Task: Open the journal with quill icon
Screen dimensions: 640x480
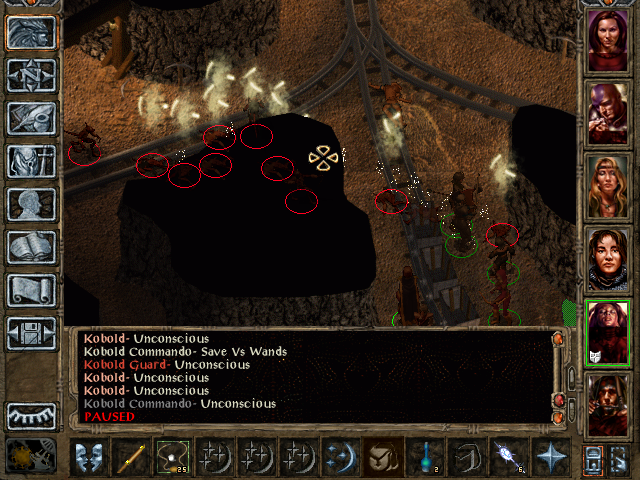Action: click(x=31, y=118)
